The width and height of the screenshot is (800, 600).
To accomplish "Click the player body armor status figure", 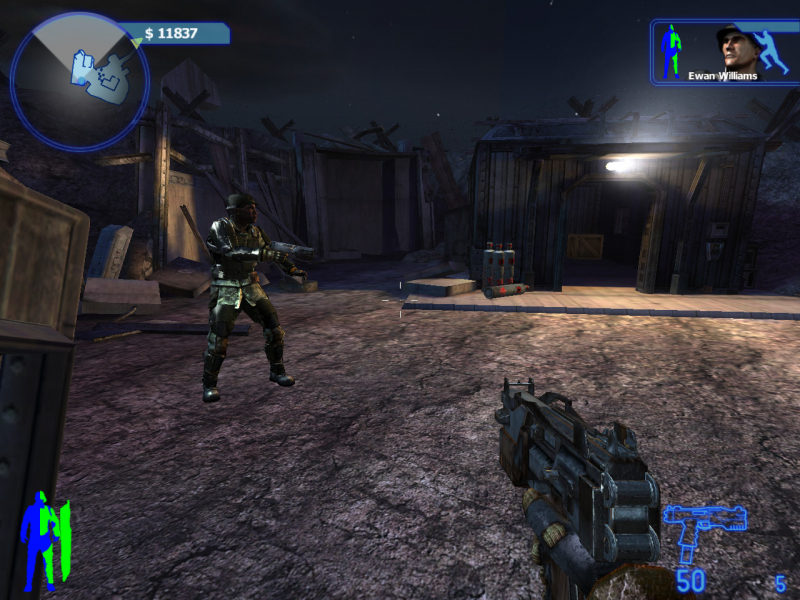I will [44, 541].
